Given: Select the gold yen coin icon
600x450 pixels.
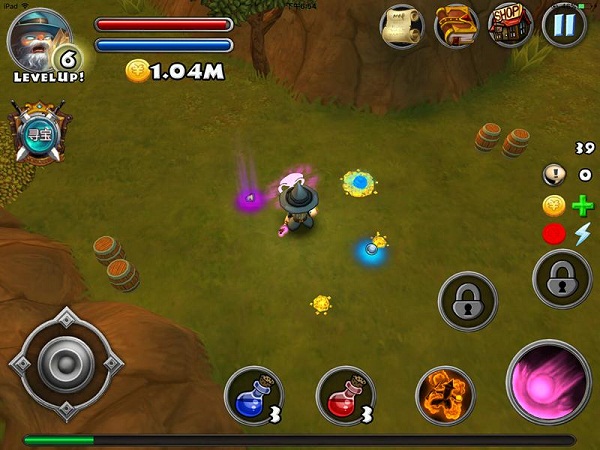Looking at the screenshot, I should (x=553, y=205).
